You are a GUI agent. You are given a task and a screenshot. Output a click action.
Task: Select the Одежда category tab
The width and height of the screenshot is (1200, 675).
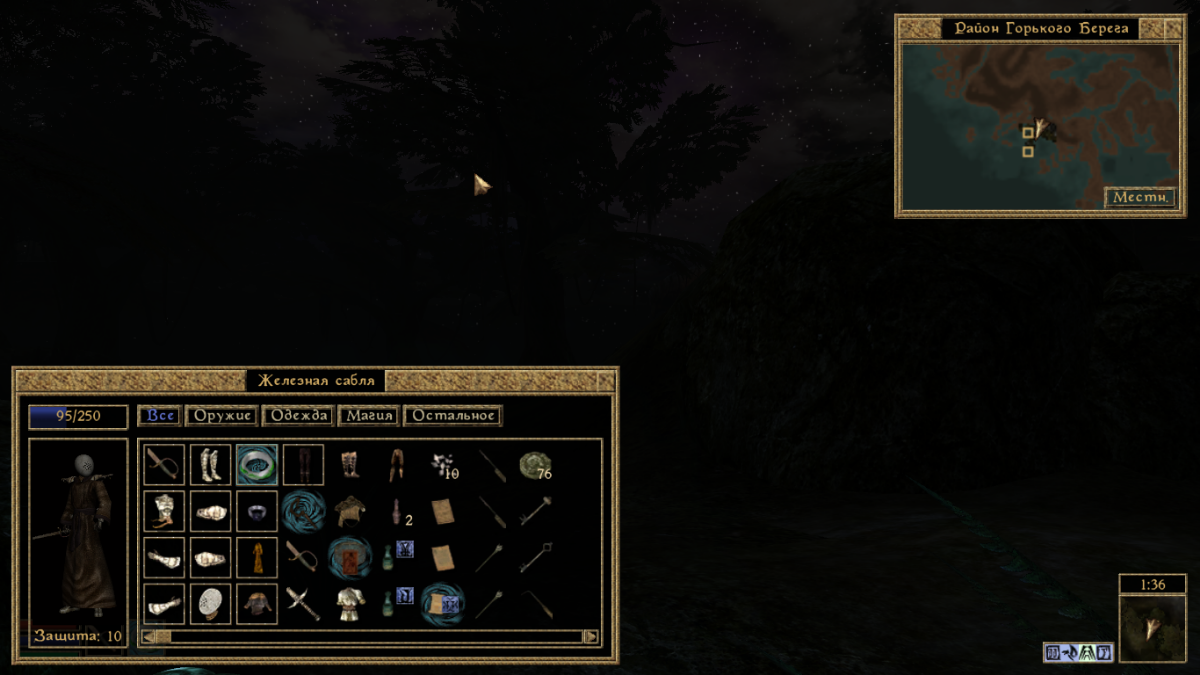pyautogui.click(x=298, y=416)
